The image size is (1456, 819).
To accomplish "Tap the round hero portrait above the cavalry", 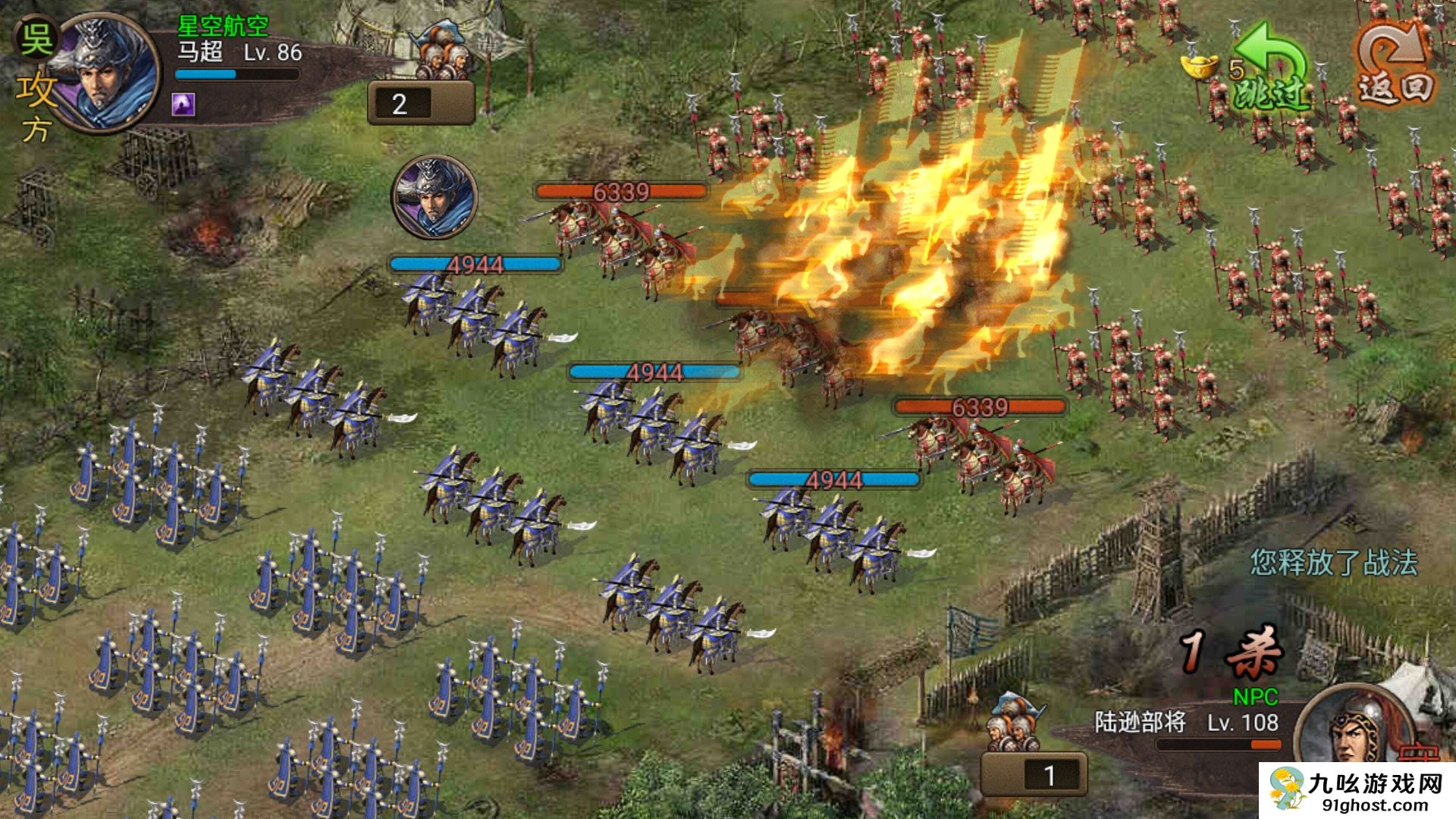I will [434, 197].
